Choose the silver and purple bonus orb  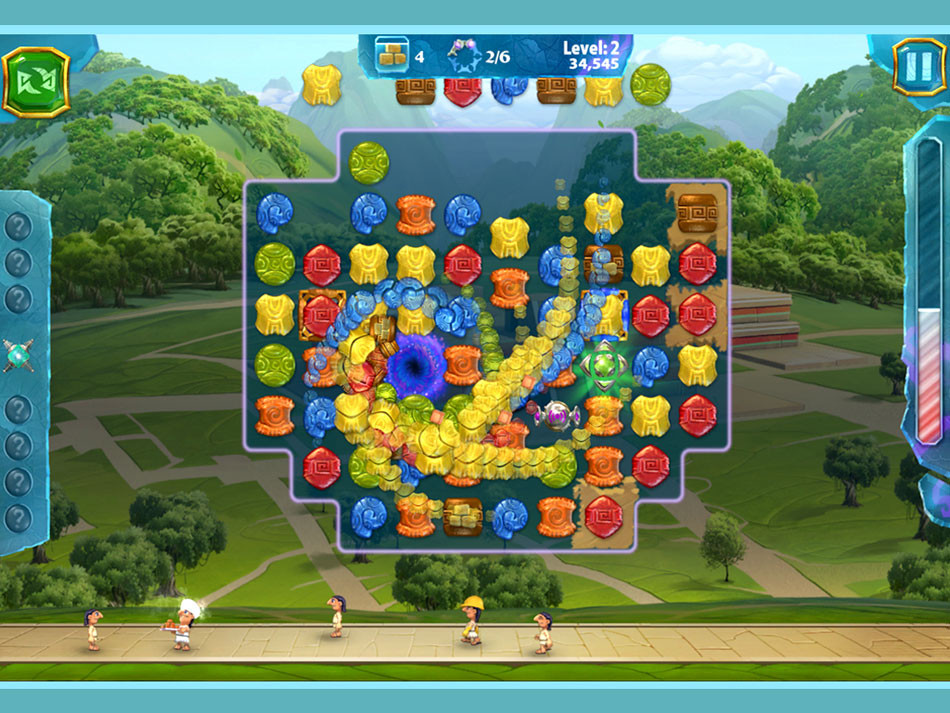pyautogui.click(x=556, y=414)
